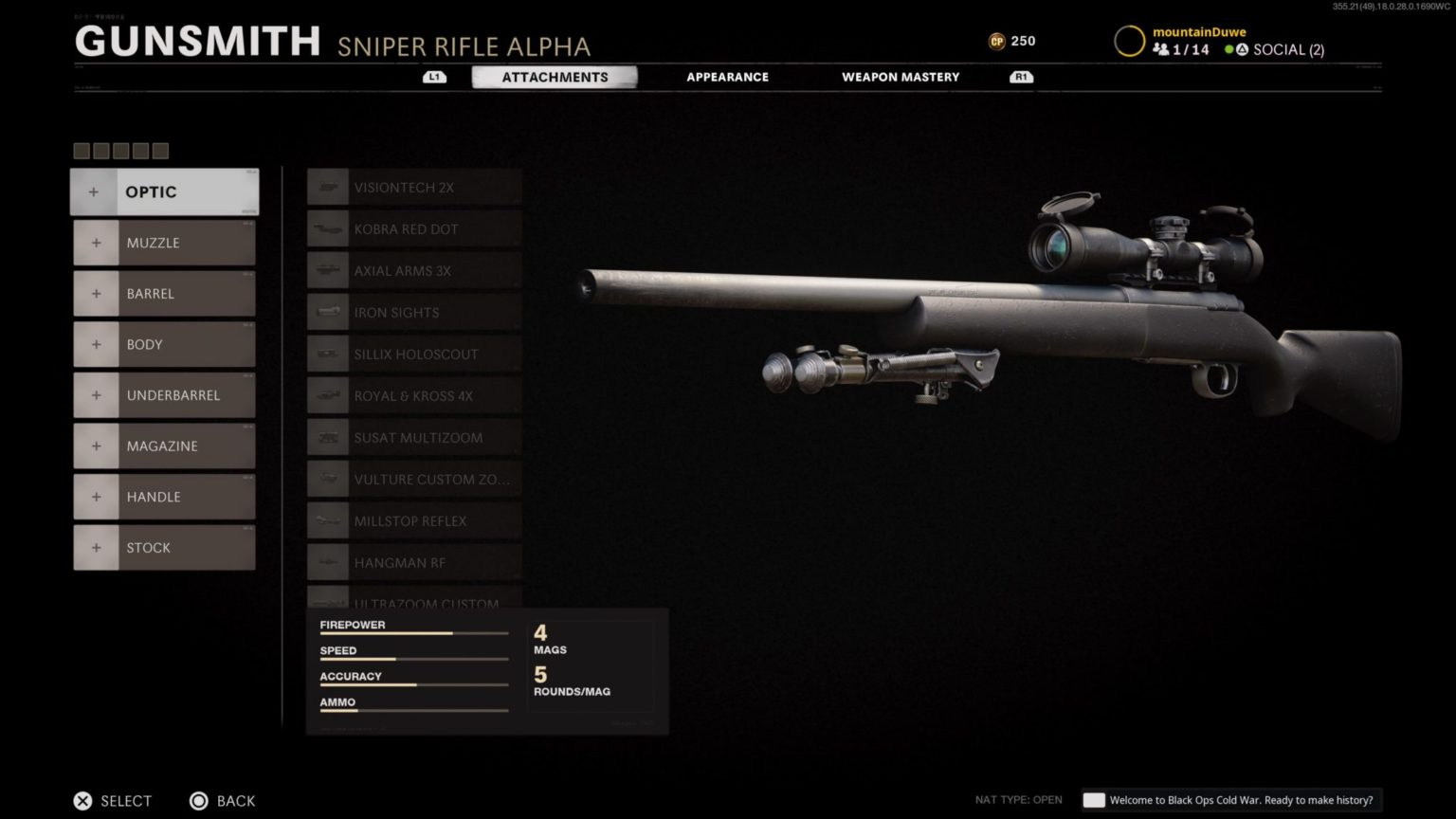Select the Optic attachment category

[x=164, y=191]
